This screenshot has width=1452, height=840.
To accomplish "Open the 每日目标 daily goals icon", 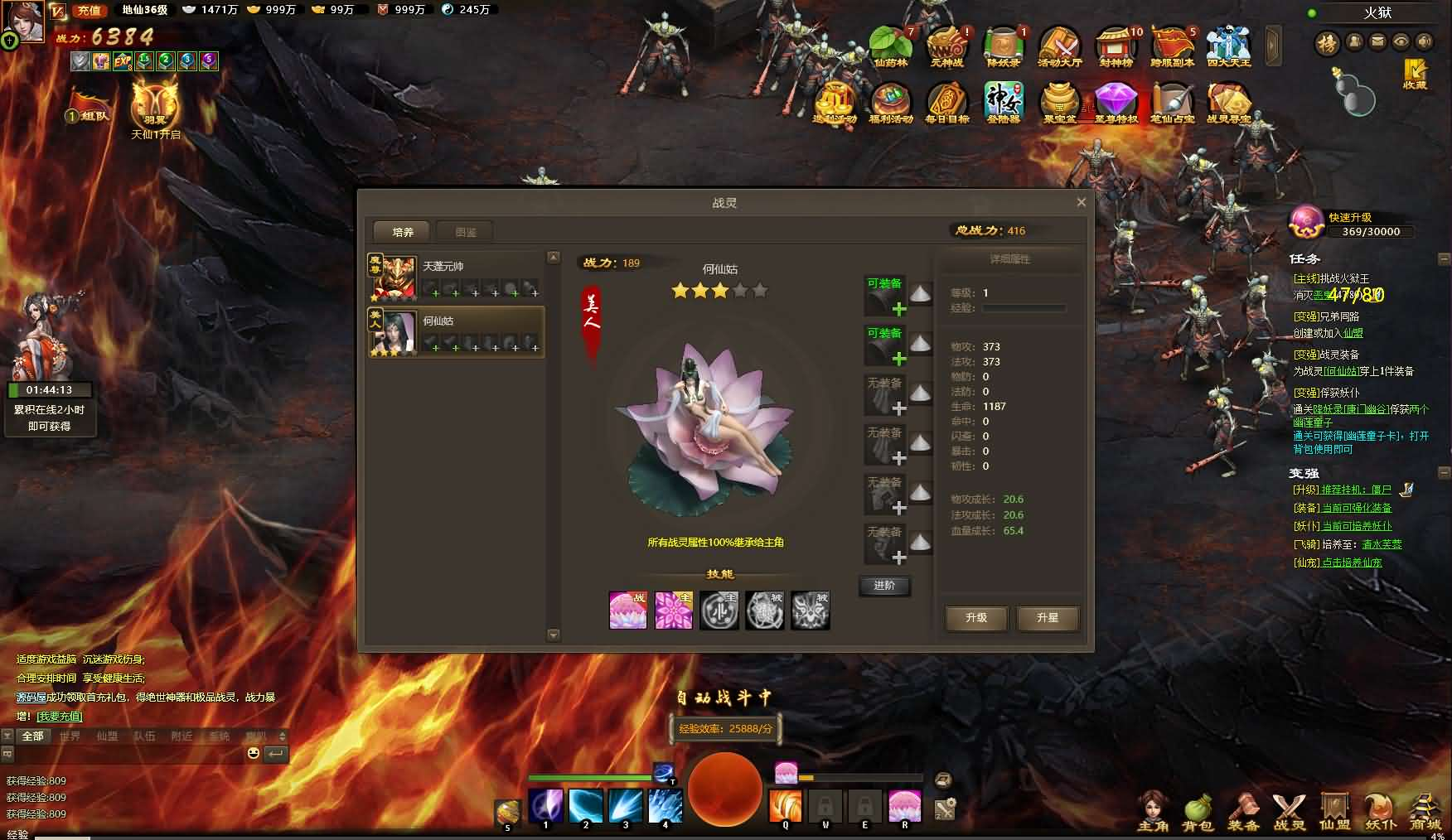I will [x=946, y=103].
